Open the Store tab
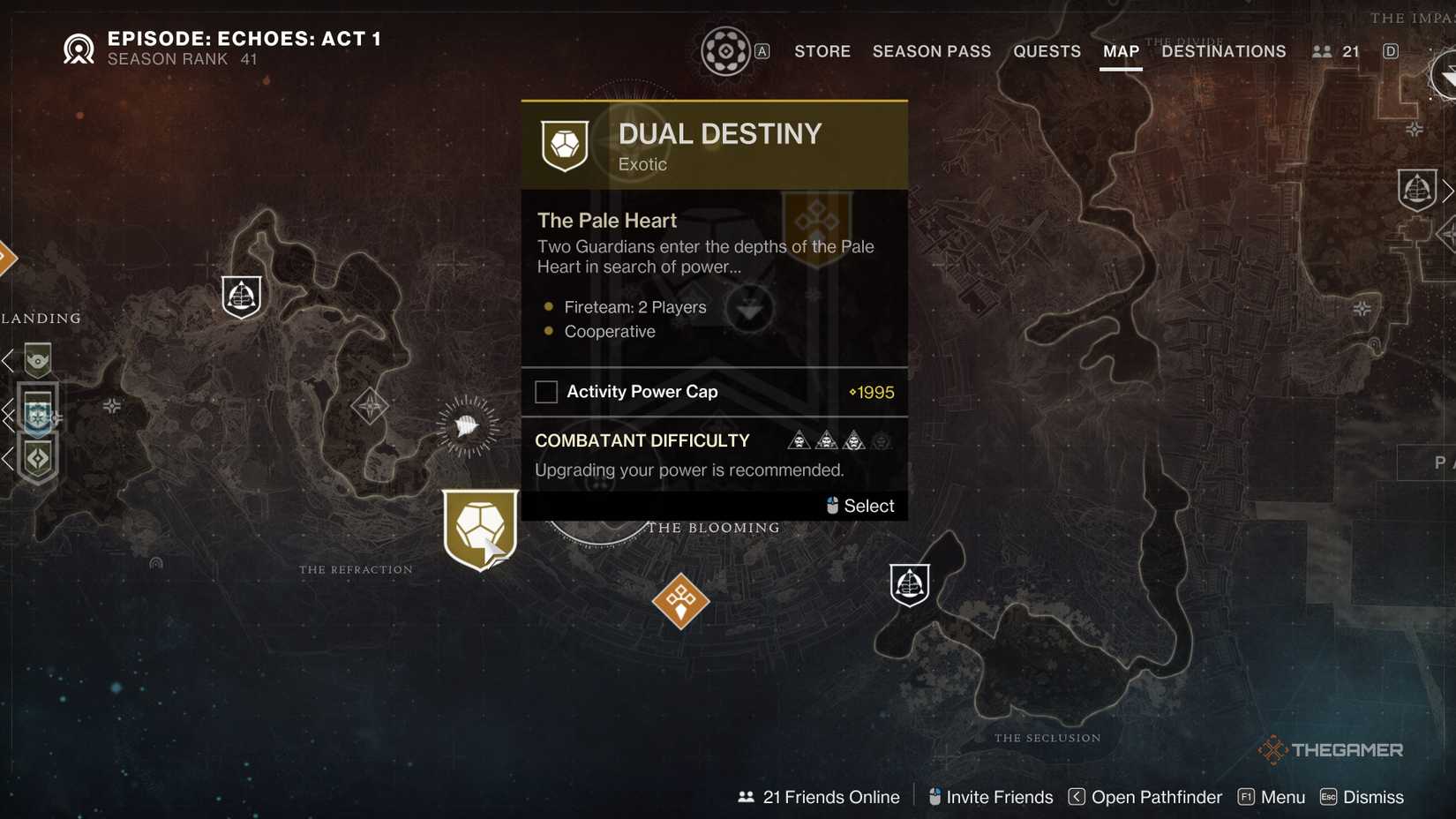 [x=821, y=51]
